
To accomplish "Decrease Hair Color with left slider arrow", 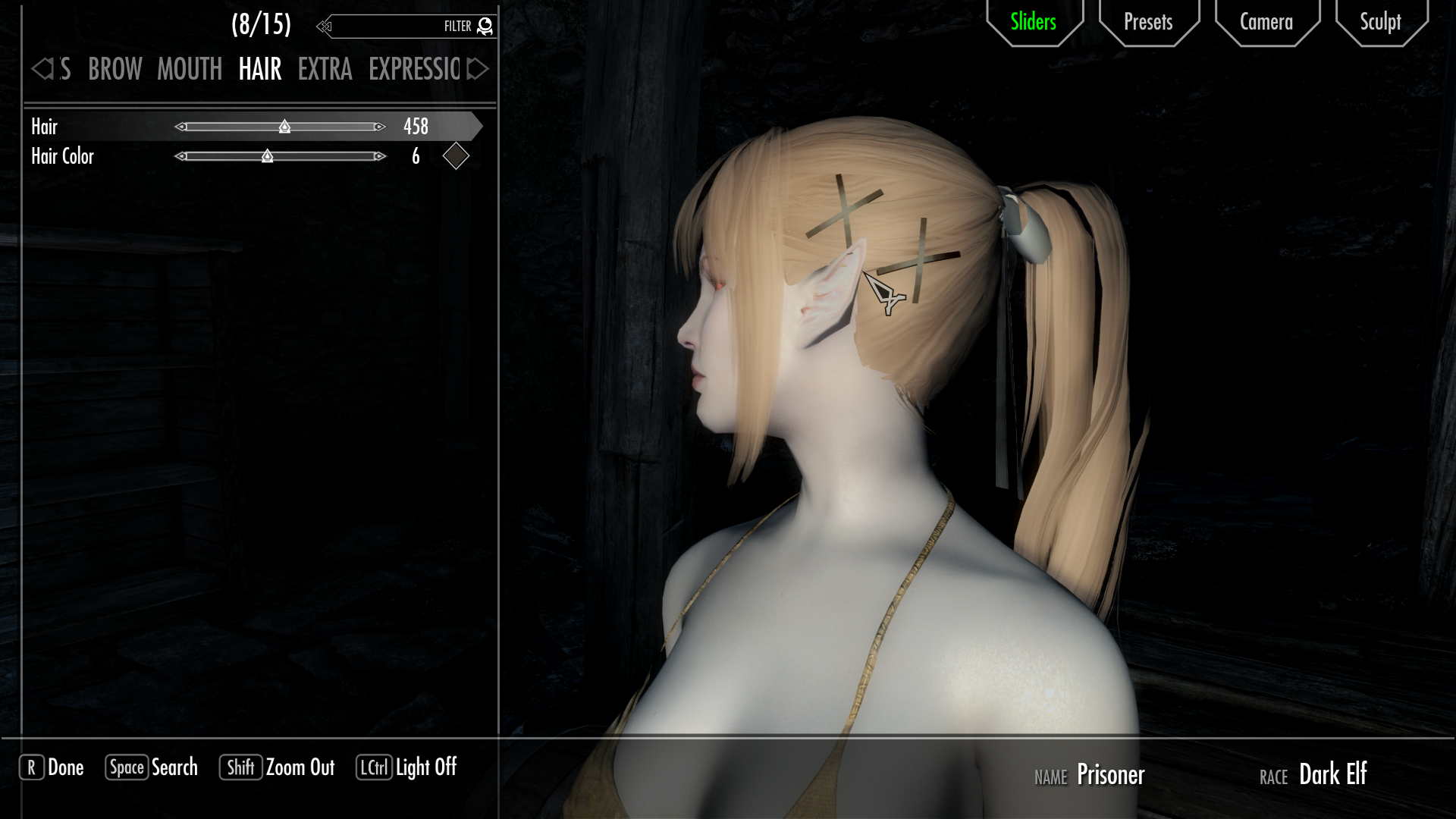I will [x=180, y=156].
